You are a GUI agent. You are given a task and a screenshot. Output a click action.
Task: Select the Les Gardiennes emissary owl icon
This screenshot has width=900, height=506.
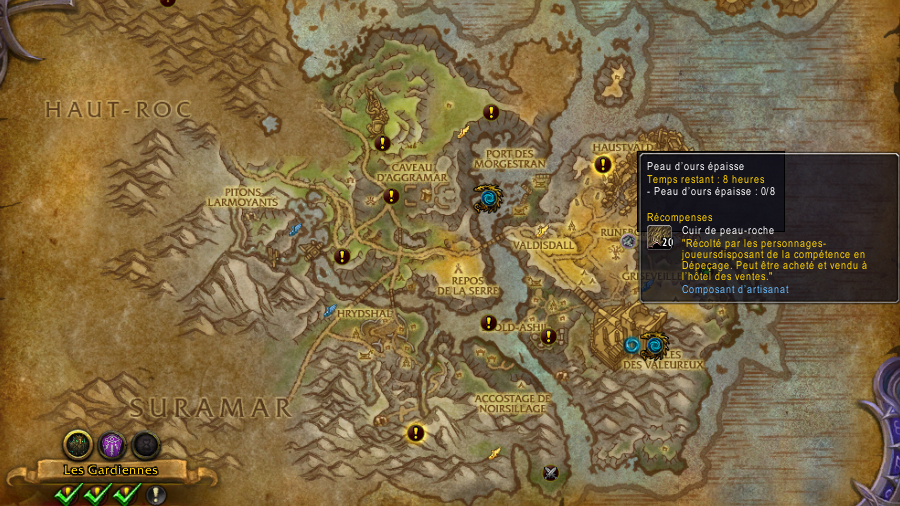(x=78, y=444)
